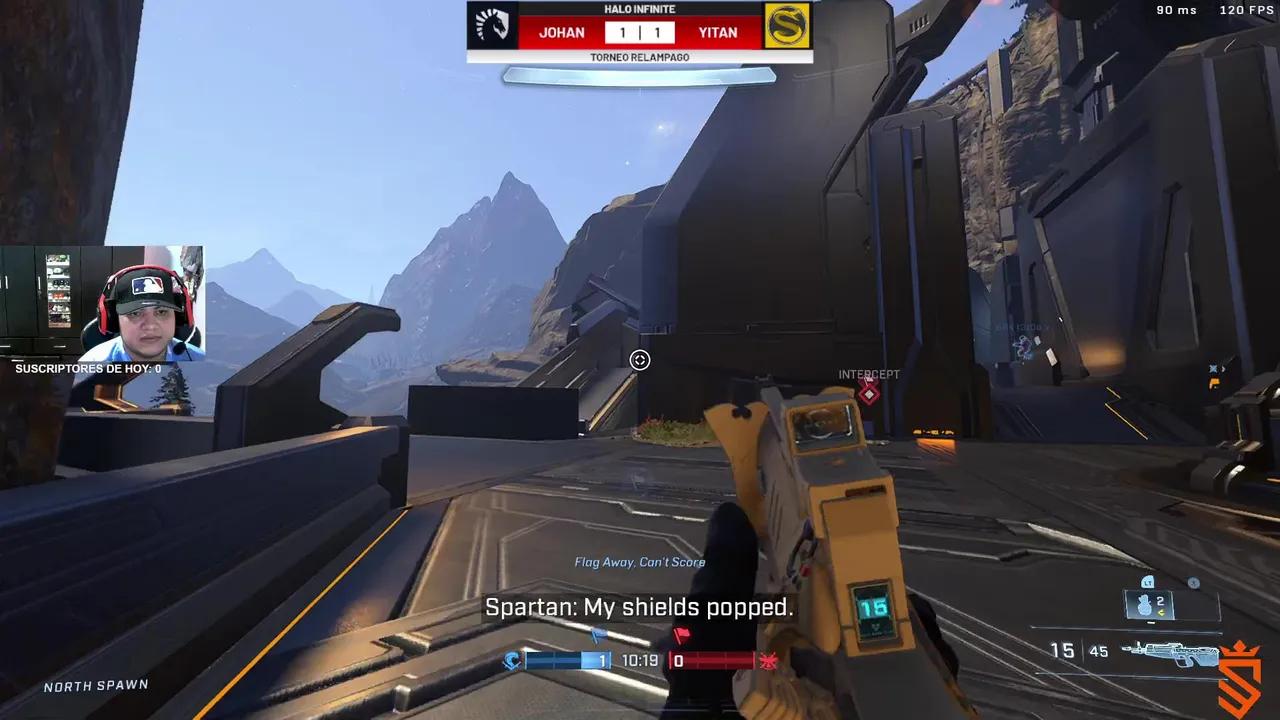The width and height of the screenshot is (1280, 720).
Task: Select the YITAN player name on the scoreboard
Action: click(719, 32)
